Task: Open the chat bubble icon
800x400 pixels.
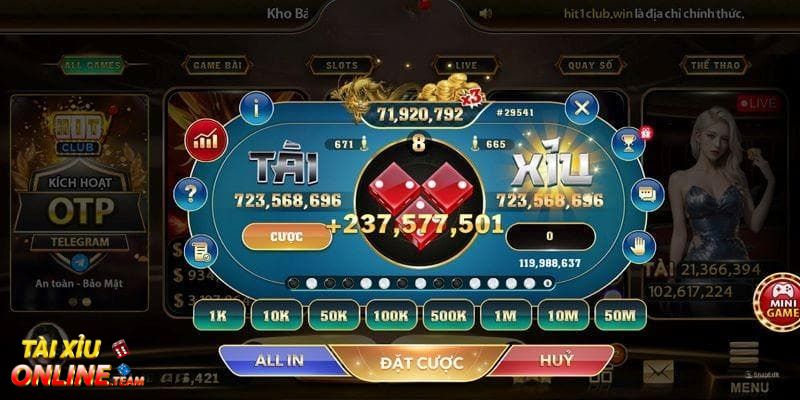Action: coord(645,193)
